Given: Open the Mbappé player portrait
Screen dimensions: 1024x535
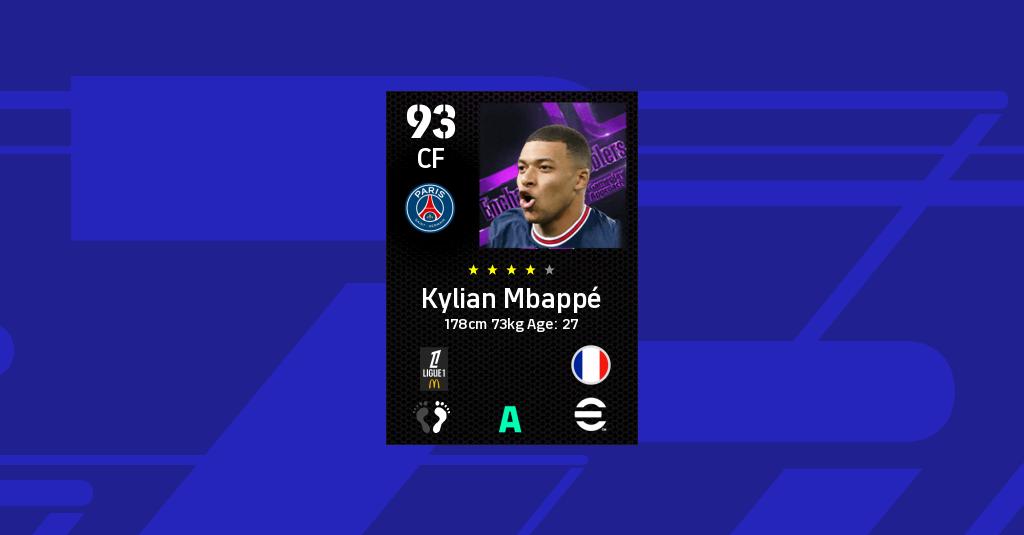Looking at the screenshot, I should (551, 175).
